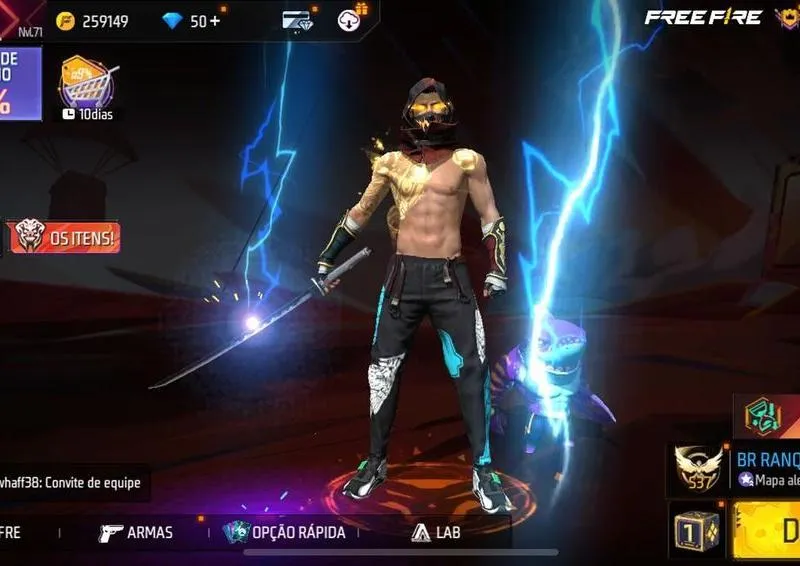Open the diamond card membership icon
The height and width of the screenshot is (566, 800).
297,20
